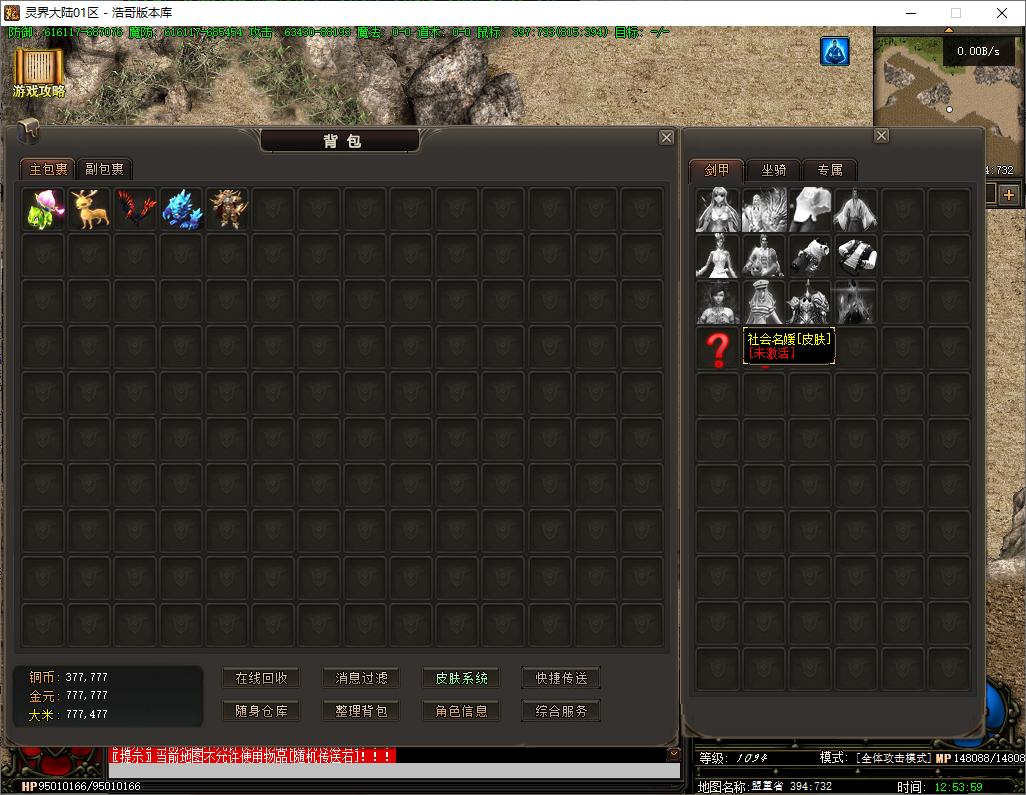
Task: Open the 专属 exclusive tab
Action: click(x=830, y=169)
